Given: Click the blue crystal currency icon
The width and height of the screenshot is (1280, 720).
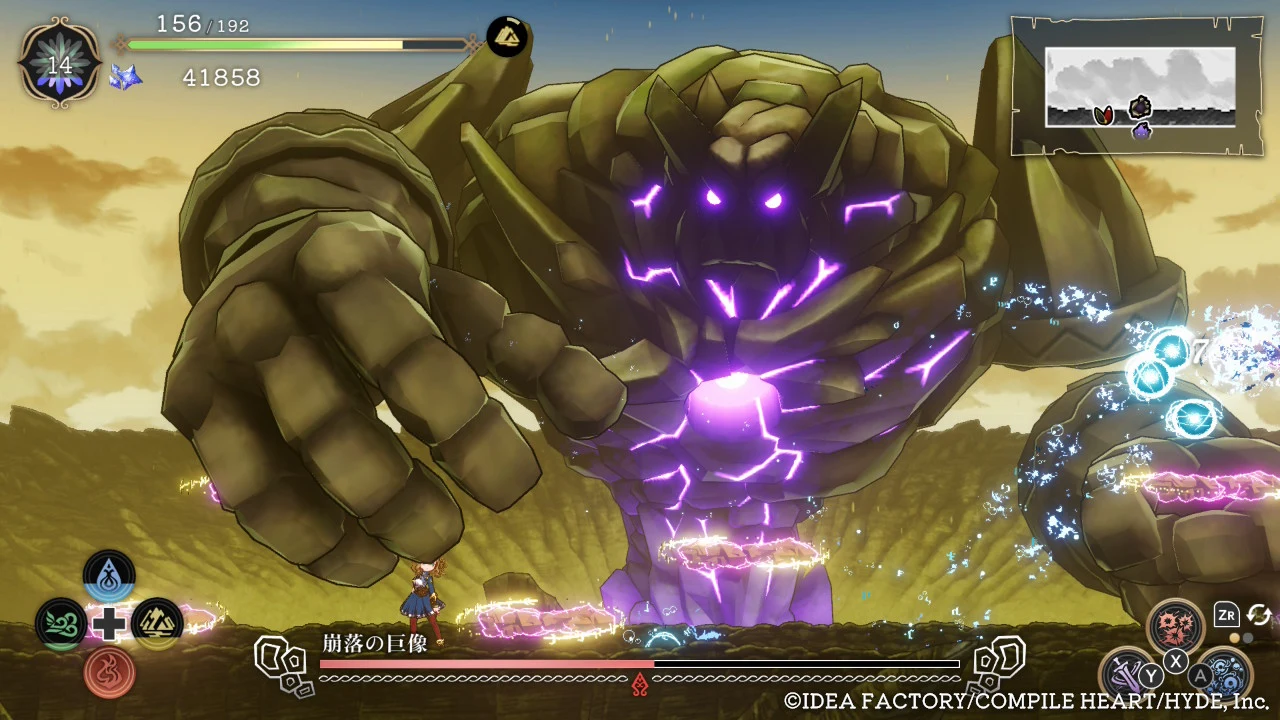Looking at the screenshot, I should tap(126, 77).
